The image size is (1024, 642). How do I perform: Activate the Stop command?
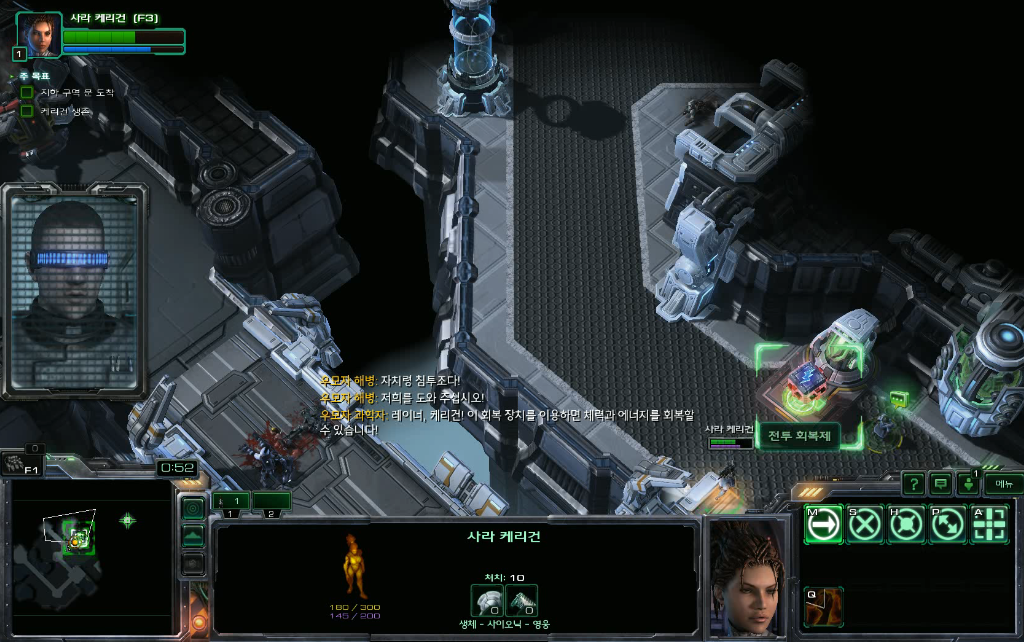(x=865, y=525)
